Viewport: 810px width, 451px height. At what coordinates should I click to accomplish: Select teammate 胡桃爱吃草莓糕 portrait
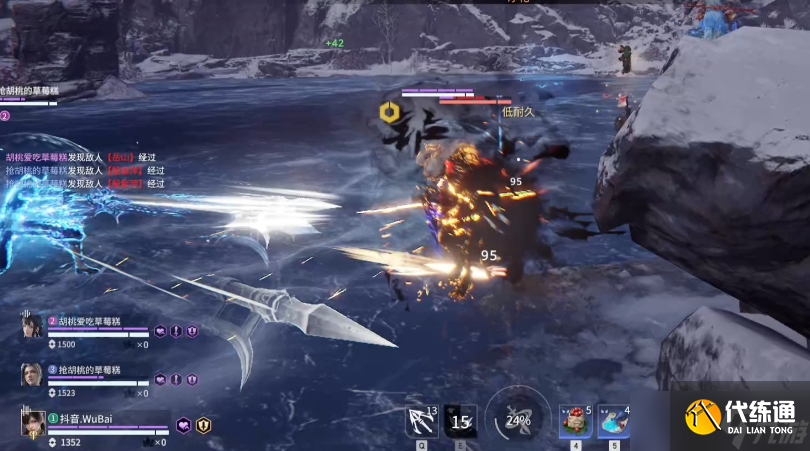(x=32, y=327)
